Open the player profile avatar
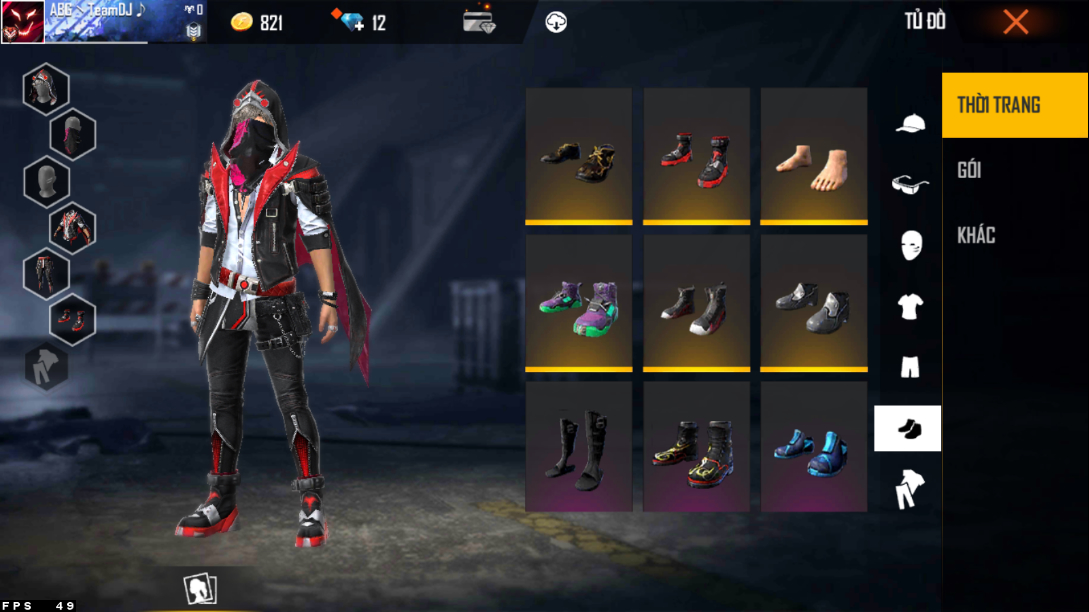This screenshot has height=612, width=1089. pos(22,22)
